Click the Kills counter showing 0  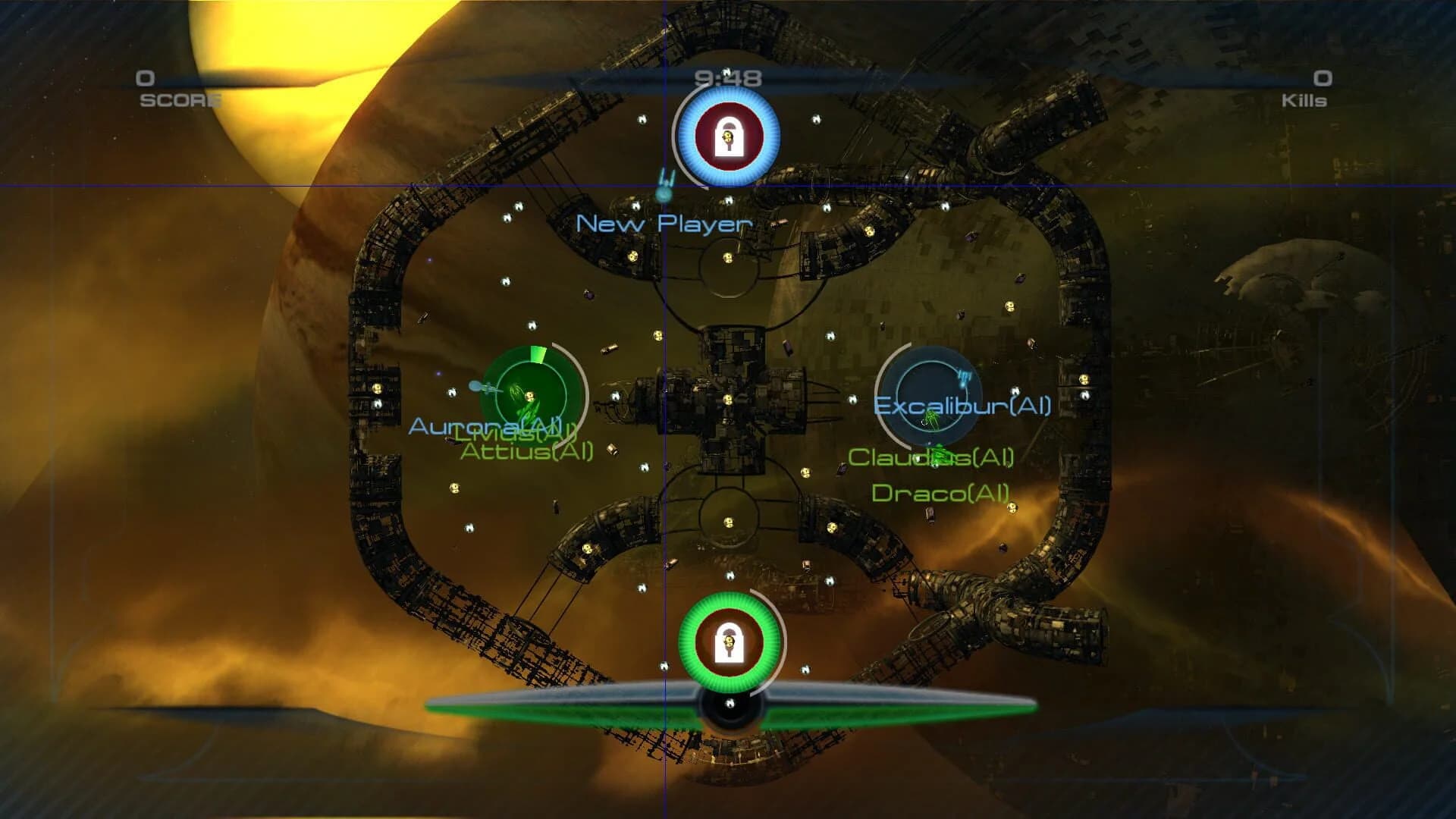pyautogui.click(x=1322, y=80)
